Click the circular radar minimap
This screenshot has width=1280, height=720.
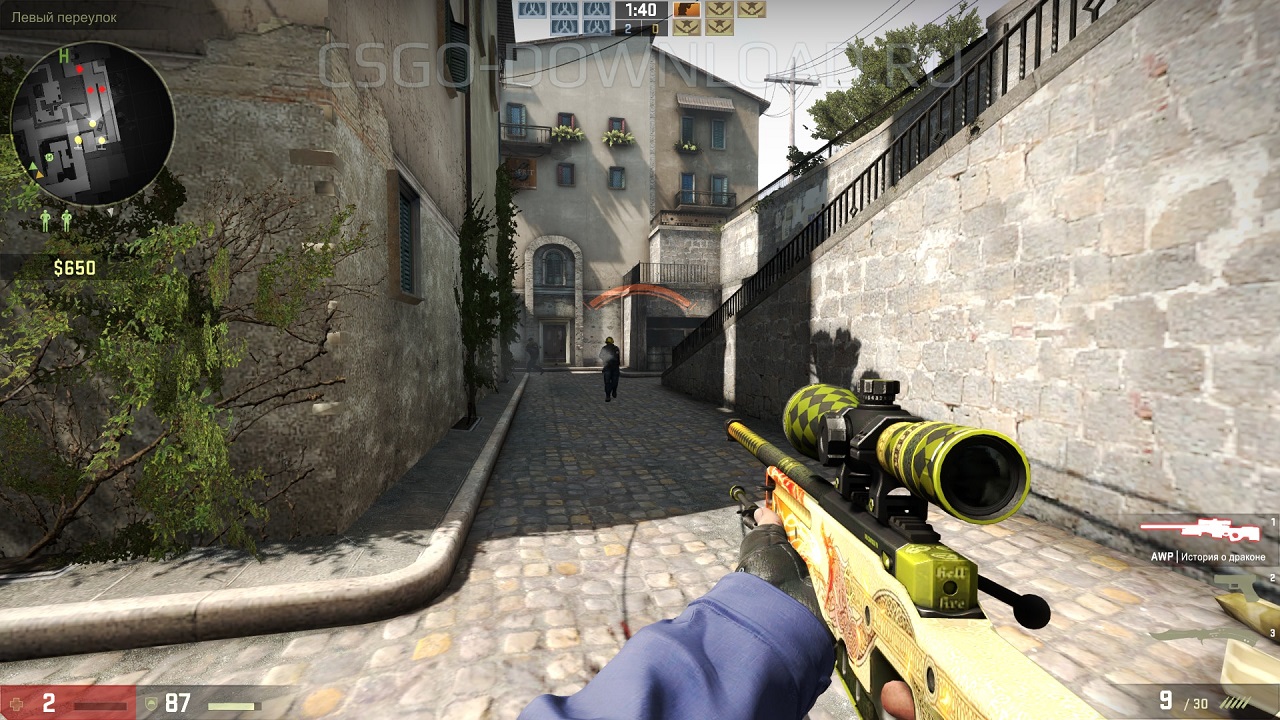[x=92, y=123]
